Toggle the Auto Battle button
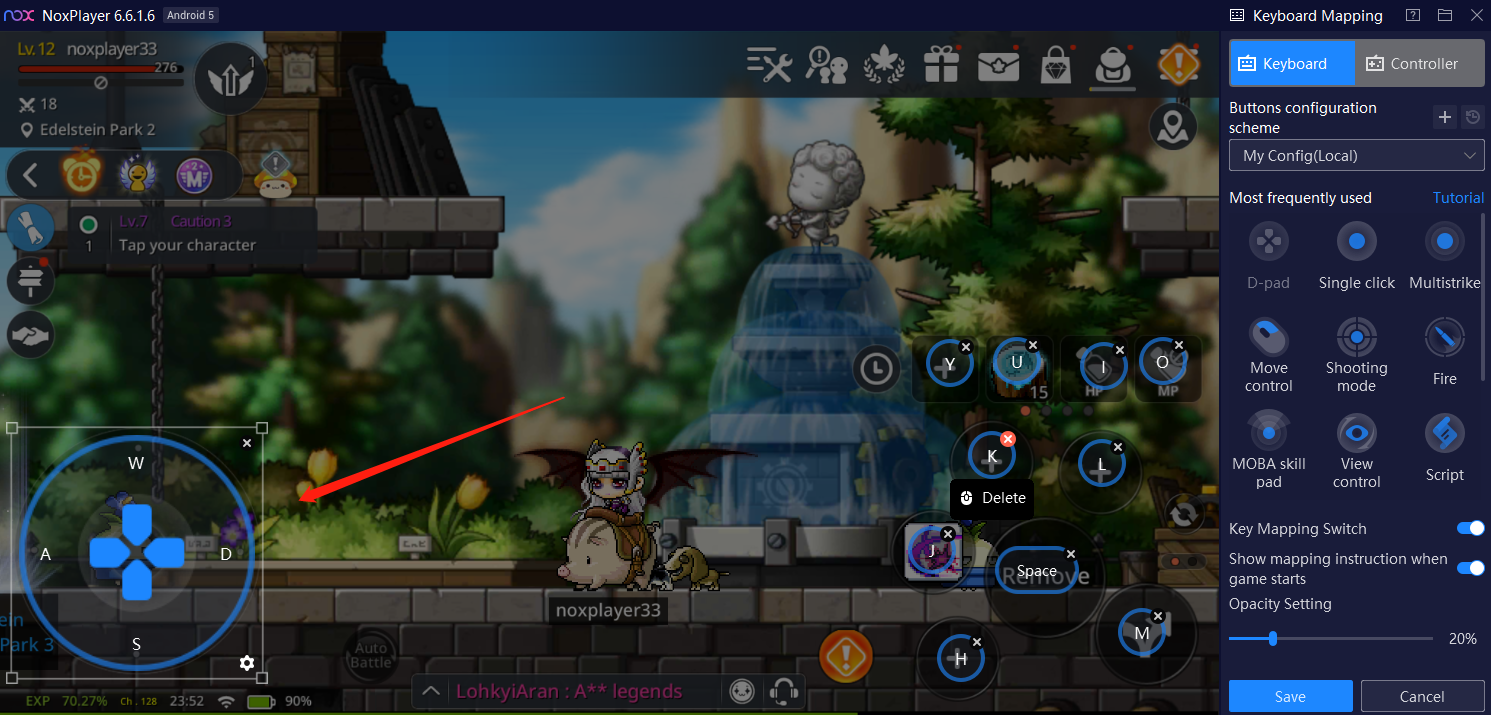The width and height of the screenshot is (1491, 715). 370,655
